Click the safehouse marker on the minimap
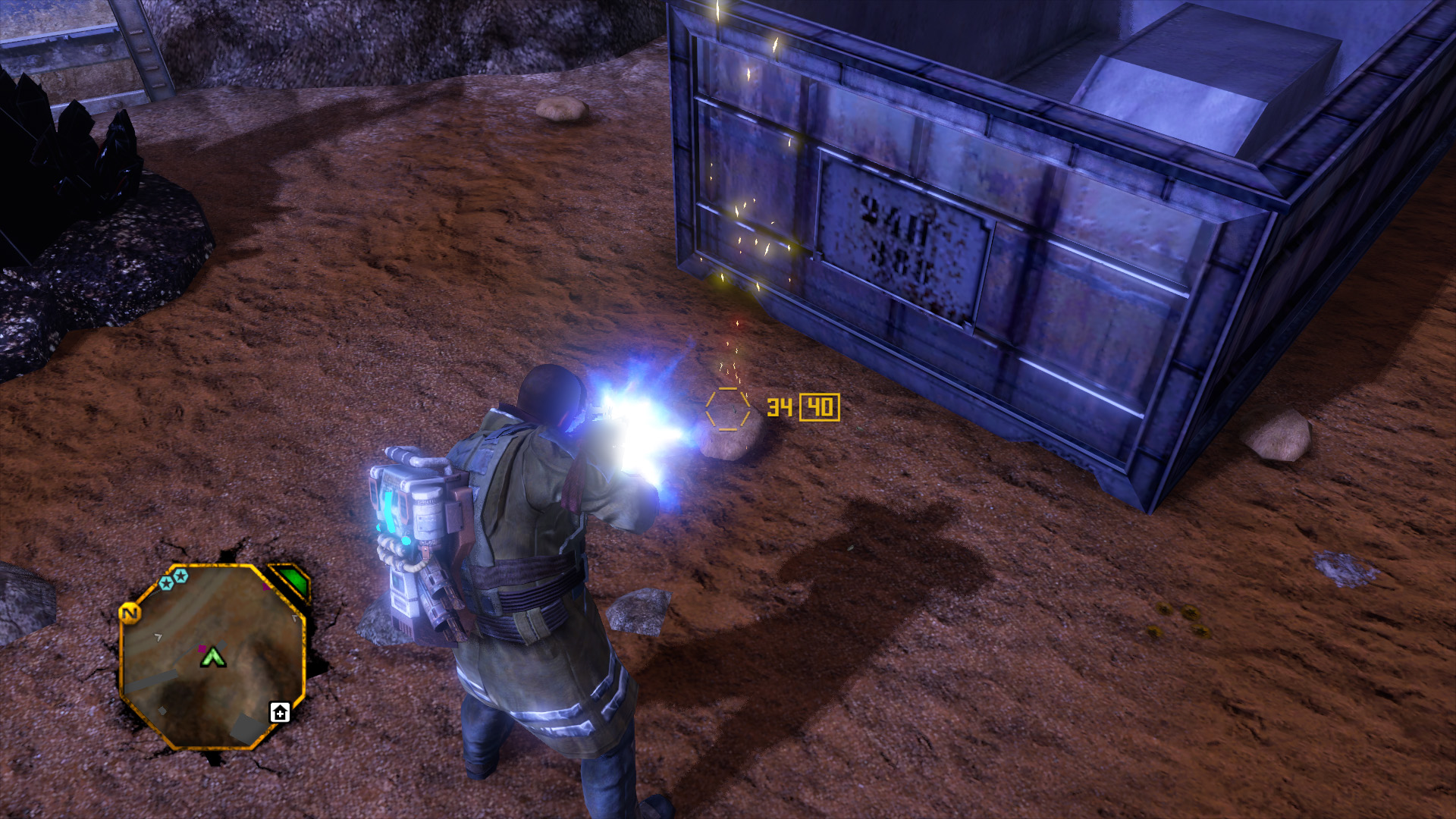This screenshot has height=819, width=1456. point(280,713)
